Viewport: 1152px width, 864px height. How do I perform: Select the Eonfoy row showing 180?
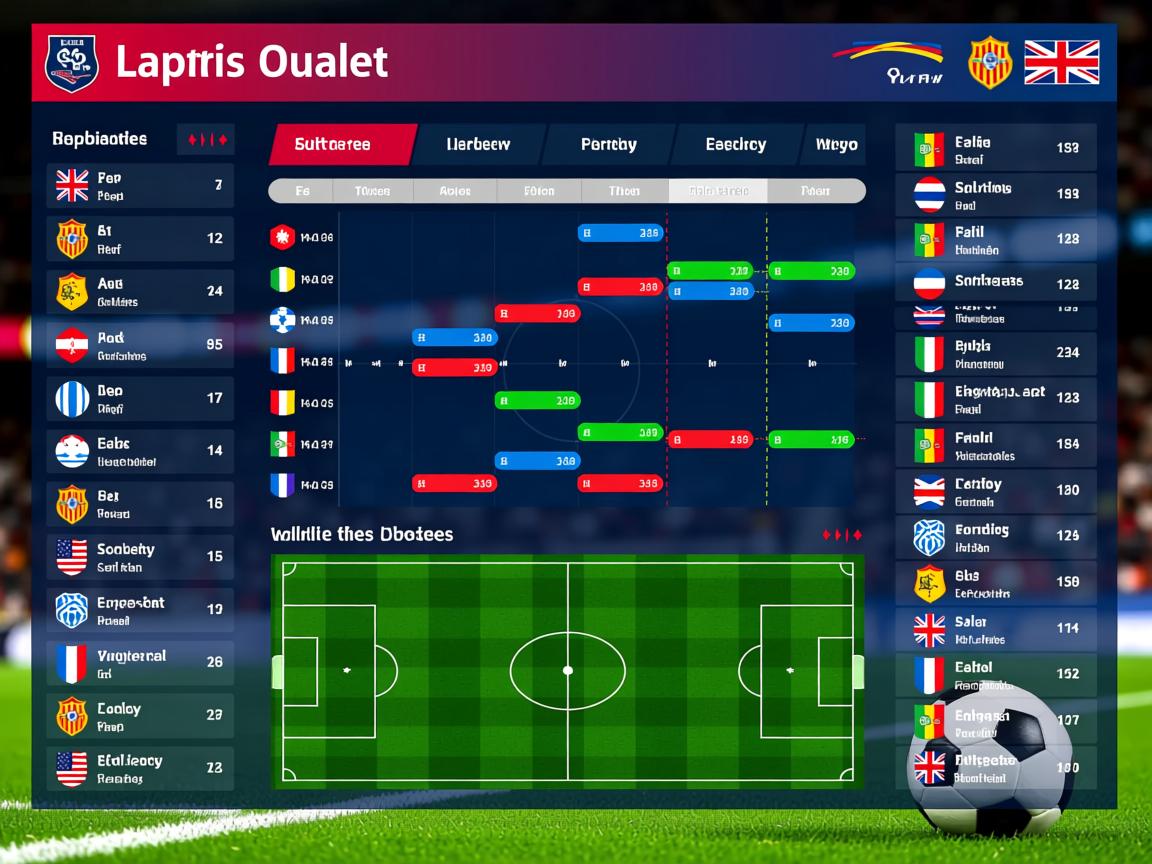click(x=995, y=491)
